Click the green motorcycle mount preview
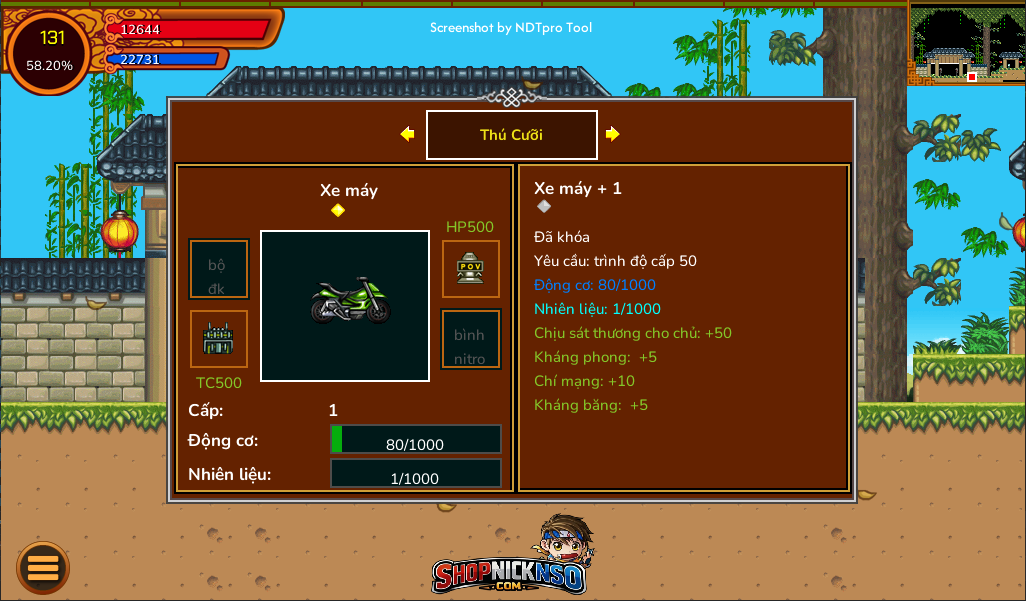Screen dimensions: 1026x601 345,305
